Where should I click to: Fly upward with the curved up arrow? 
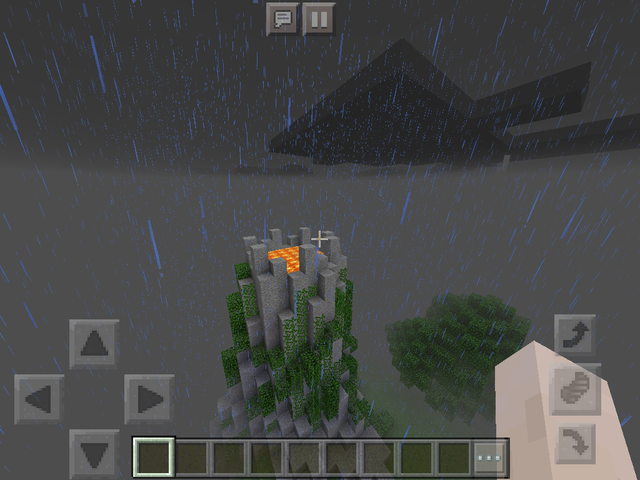577,336
